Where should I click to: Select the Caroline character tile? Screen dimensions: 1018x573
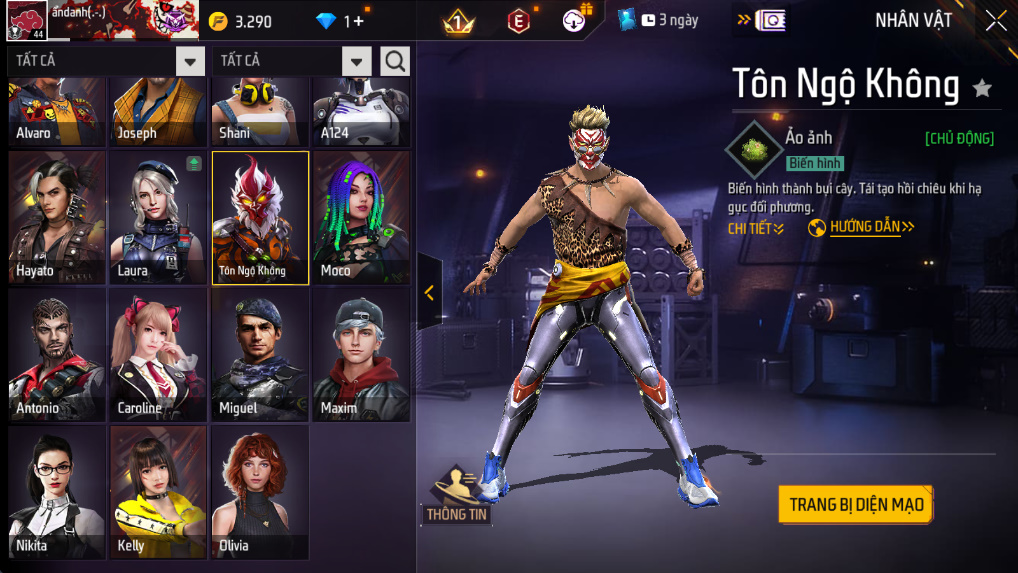(x=159, y=355)
